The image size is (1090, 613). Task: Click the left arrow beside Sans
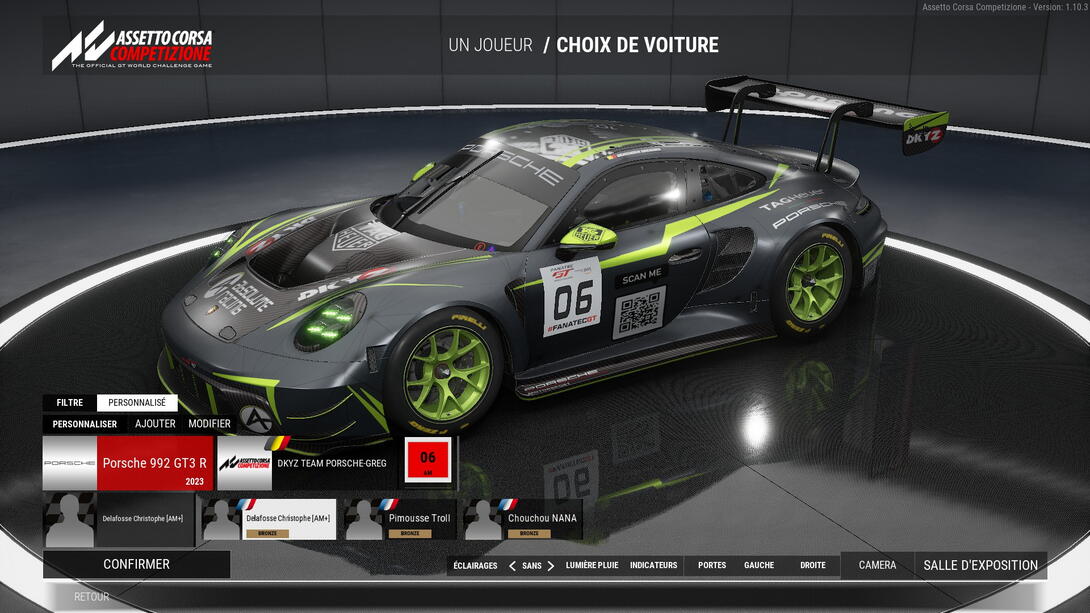point(512,566)
